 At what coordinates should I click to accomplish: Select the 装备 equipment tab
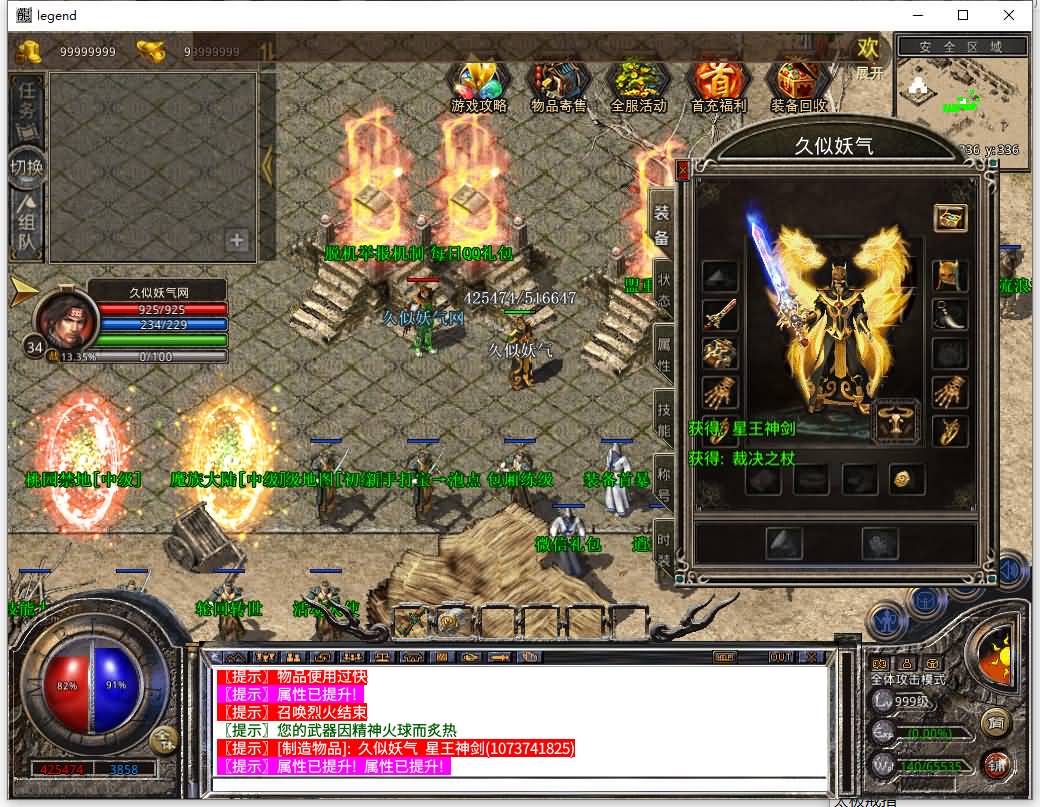click(662, 225)
